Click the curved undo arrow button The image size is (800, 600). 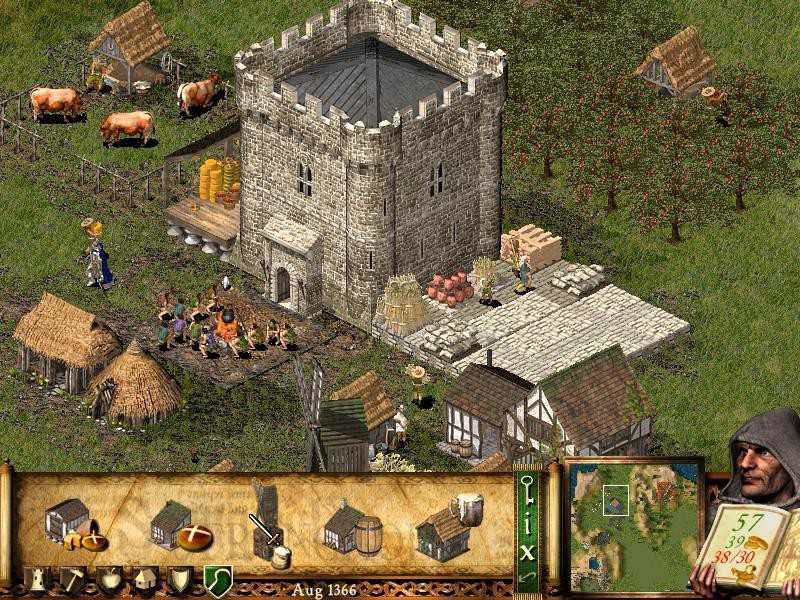coord(527,576)
